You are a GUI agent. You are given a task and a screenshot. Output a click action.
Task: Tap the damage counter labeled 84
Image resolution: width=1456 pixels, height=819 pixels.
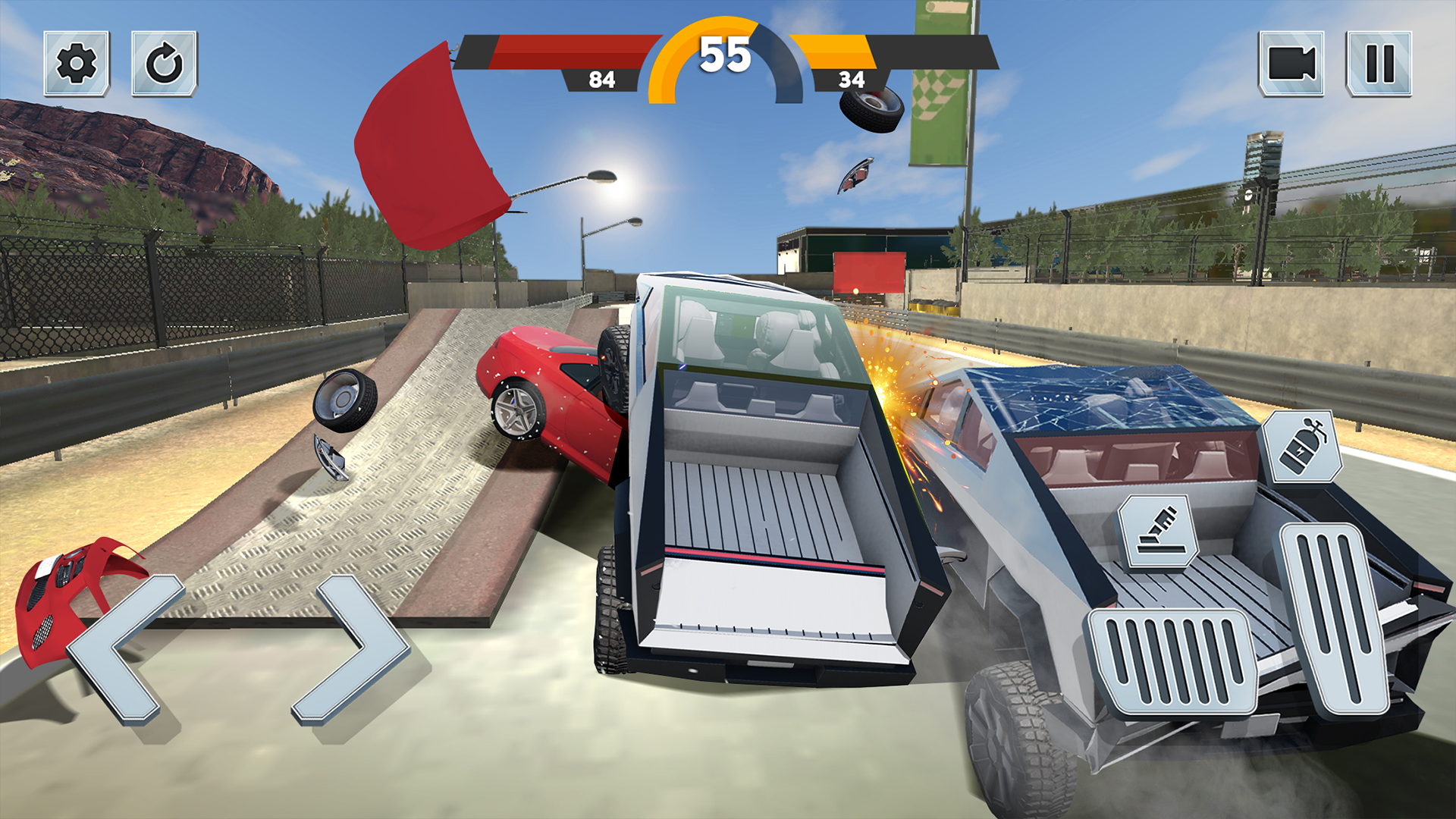point(601,79)
